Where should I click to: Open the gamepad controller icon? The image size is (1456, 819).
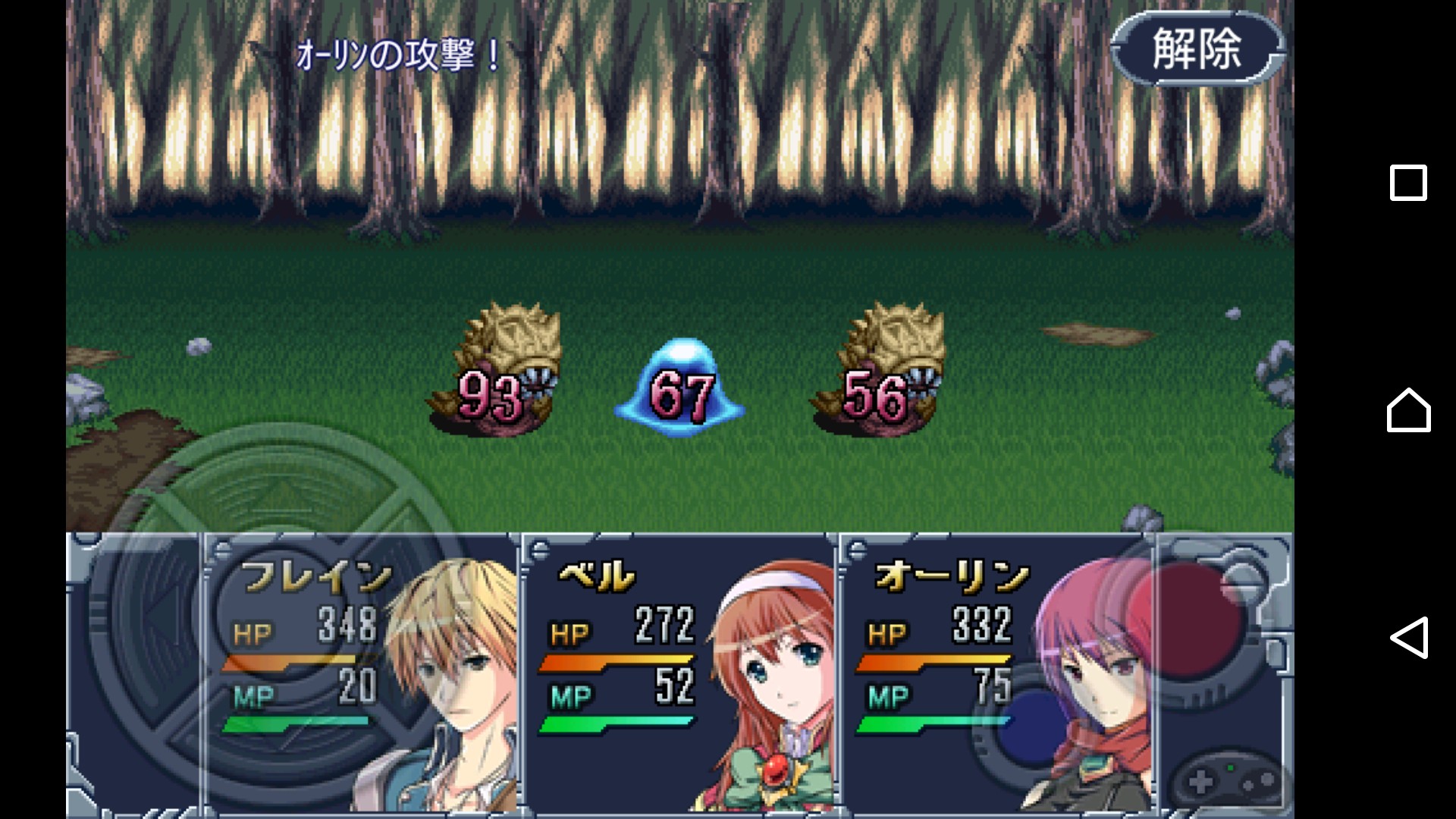(x=1228, y=781)
